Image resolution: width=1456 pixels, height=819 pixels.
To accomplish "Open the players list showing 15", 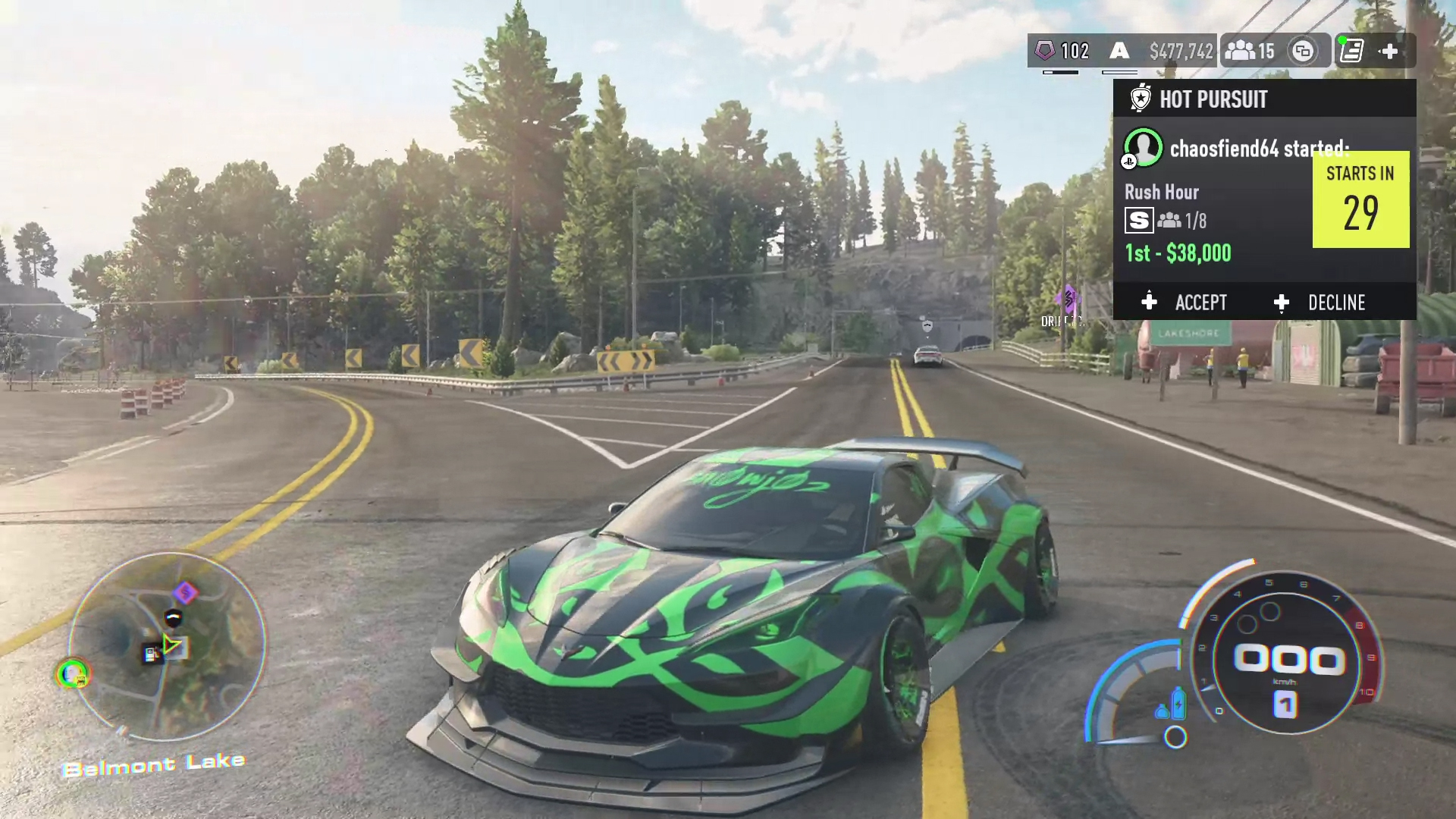I will 1249,51.
